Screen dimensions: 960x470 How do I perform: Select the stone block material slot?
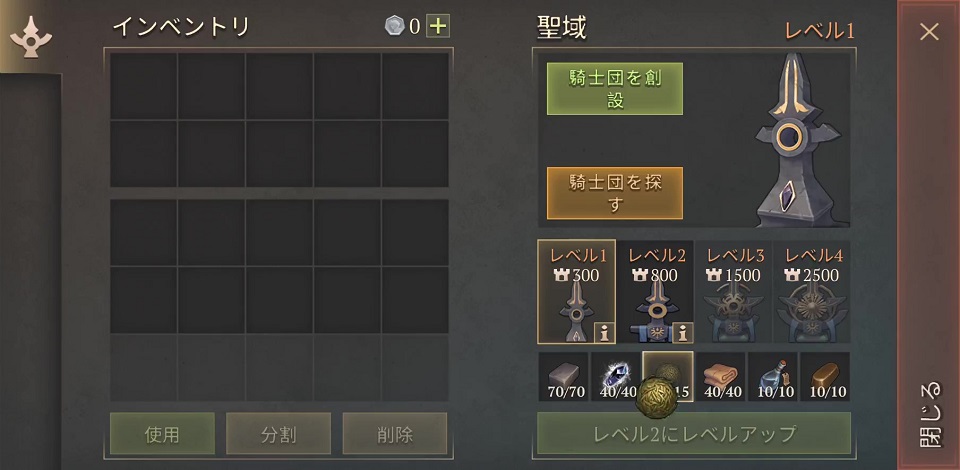563,376
